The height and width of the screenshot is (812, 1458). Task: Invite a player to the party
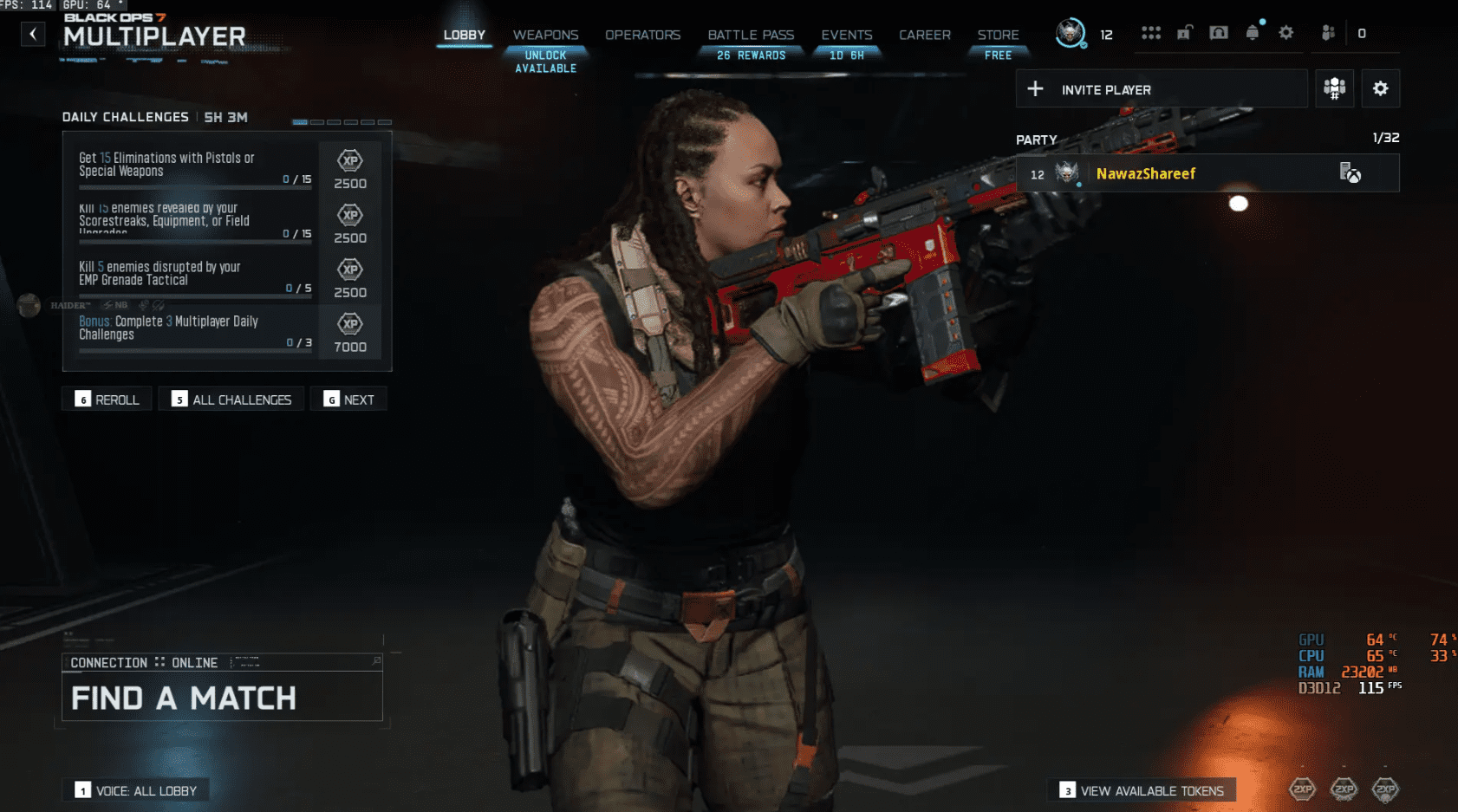pos(1161,89)
